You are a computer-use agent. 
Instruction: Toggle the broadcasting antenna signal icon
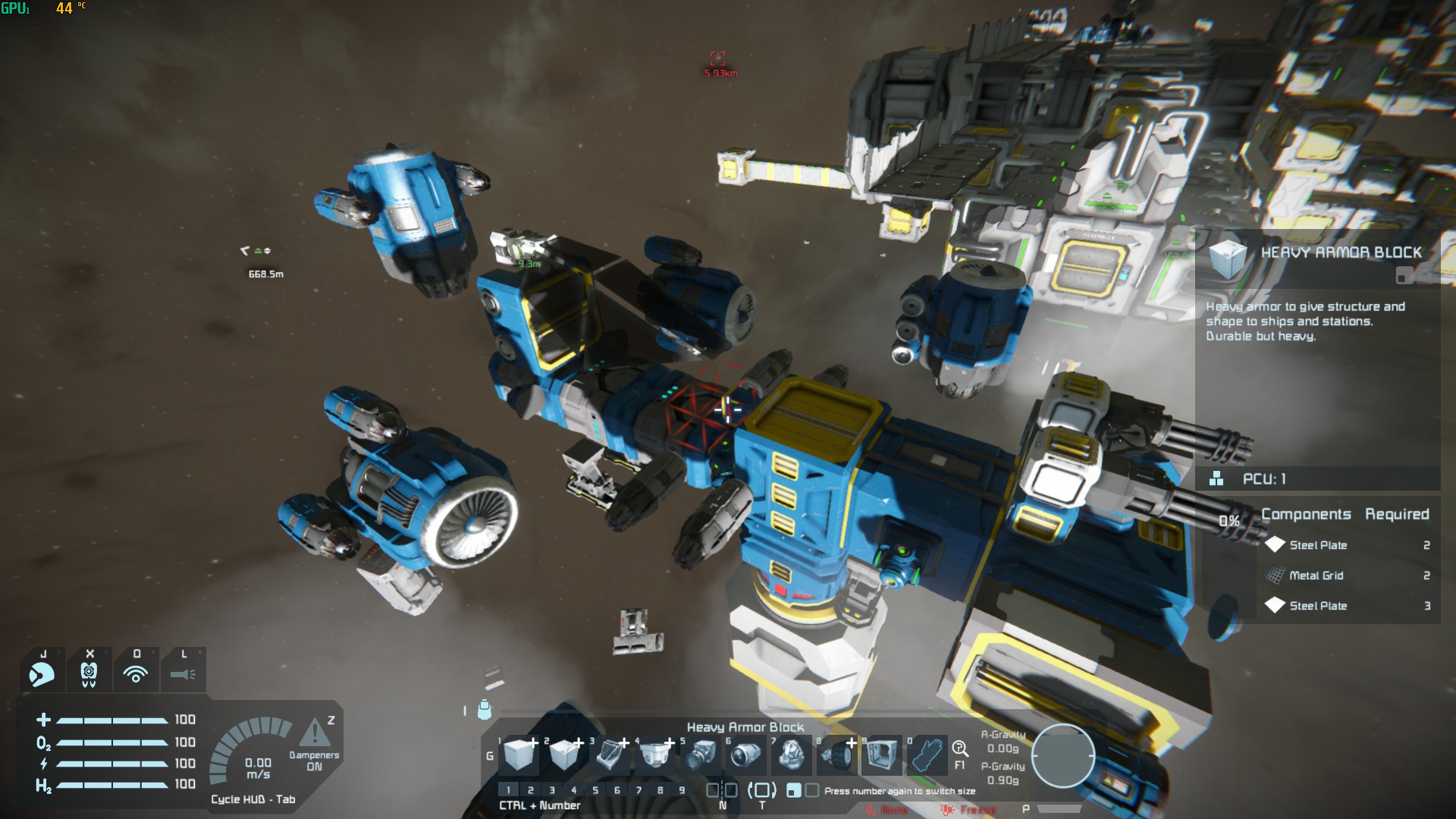pos(136,673)
